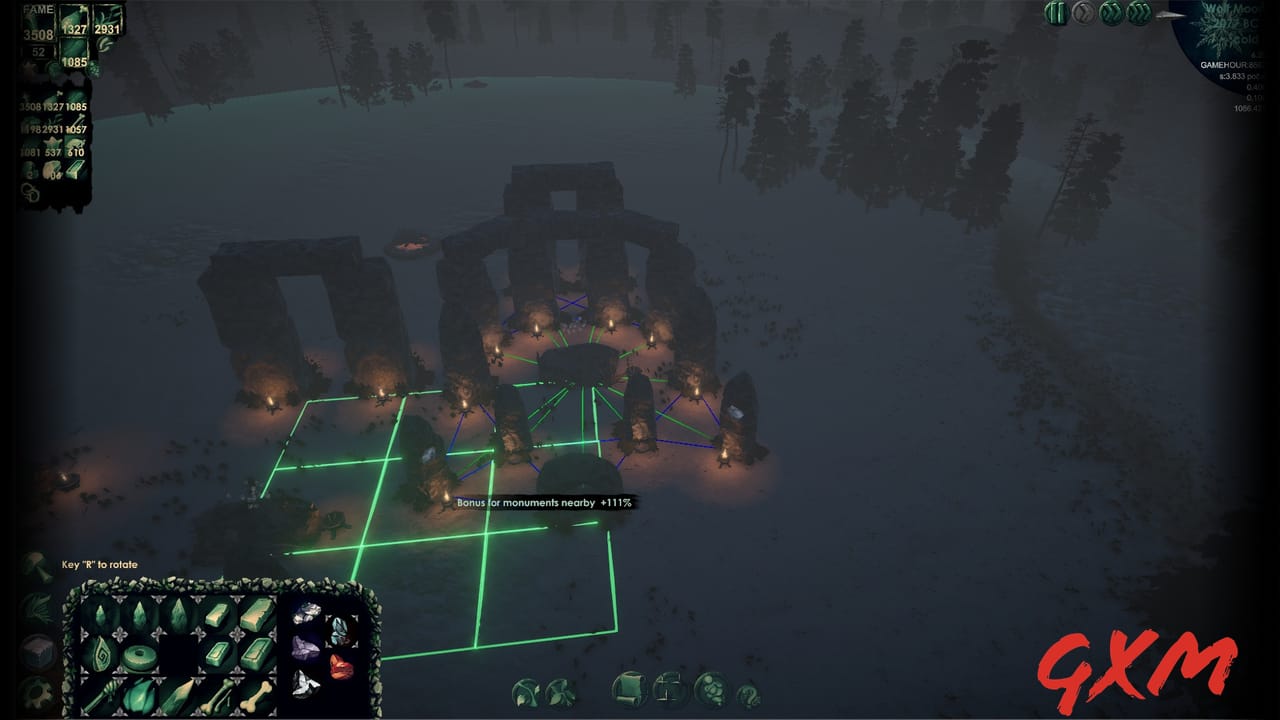The width and height of the screenshot is (1280, 720).
Task: Select the tallest menhir blueprint
Action: pyautogui.click(x=178, y=614)
